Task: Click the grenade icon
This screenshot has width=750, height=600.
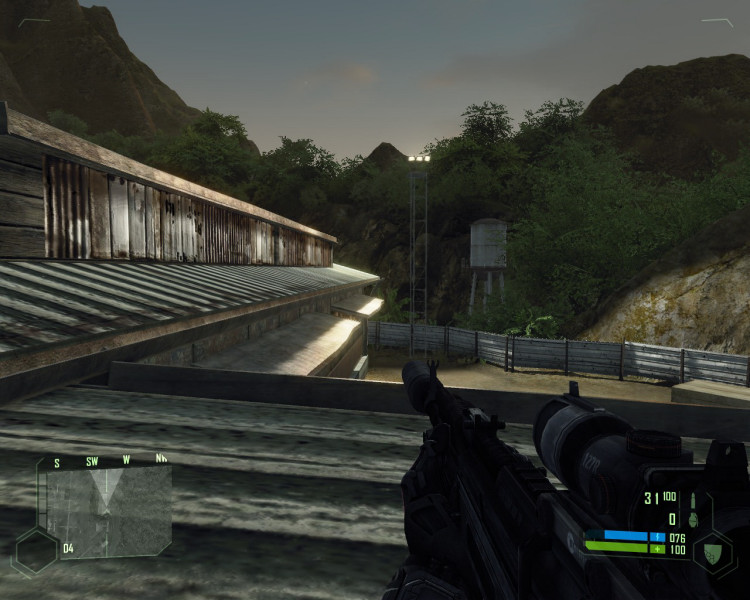Action: (692, 520)
